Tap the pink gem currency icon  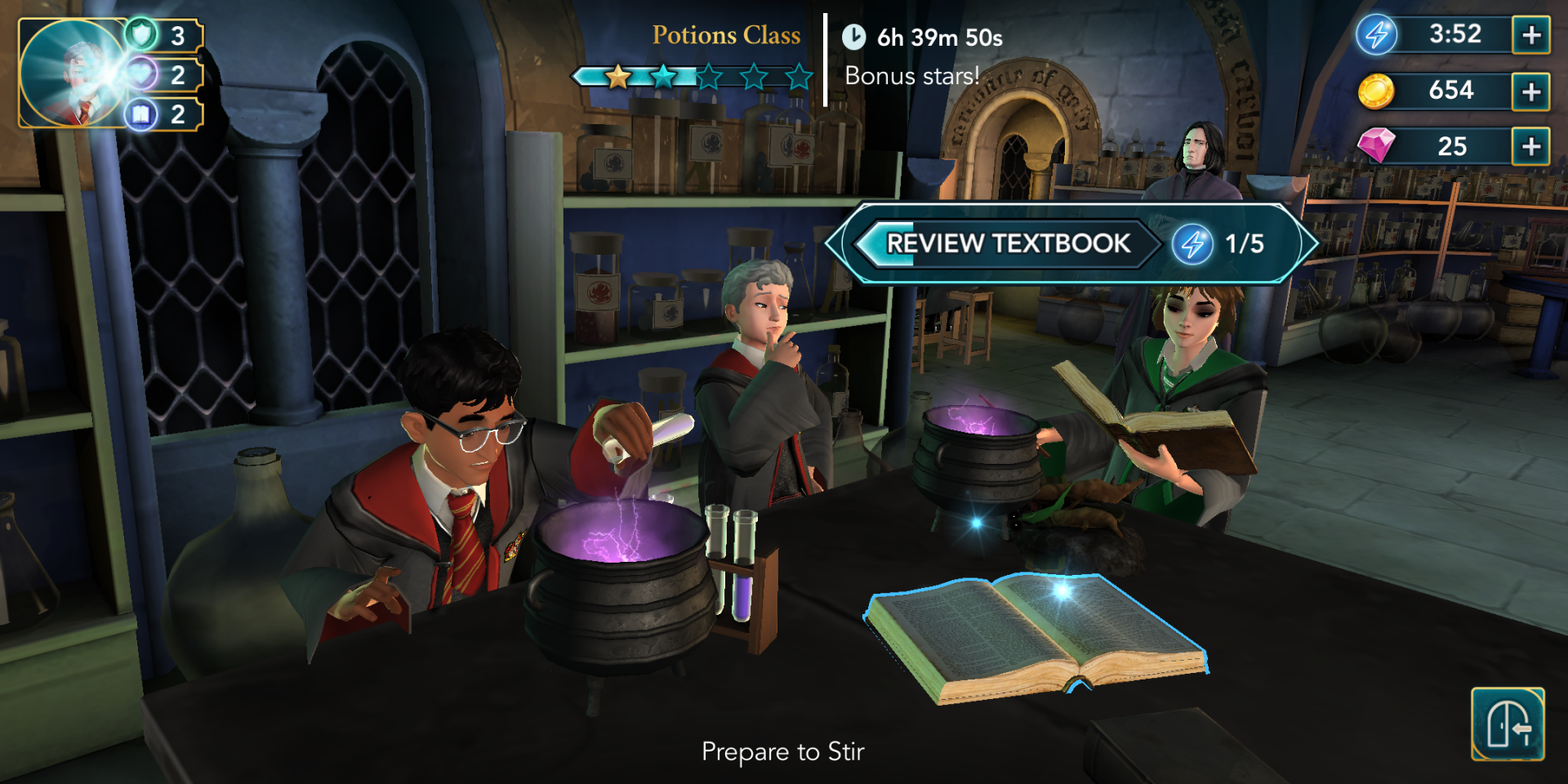1376,146
